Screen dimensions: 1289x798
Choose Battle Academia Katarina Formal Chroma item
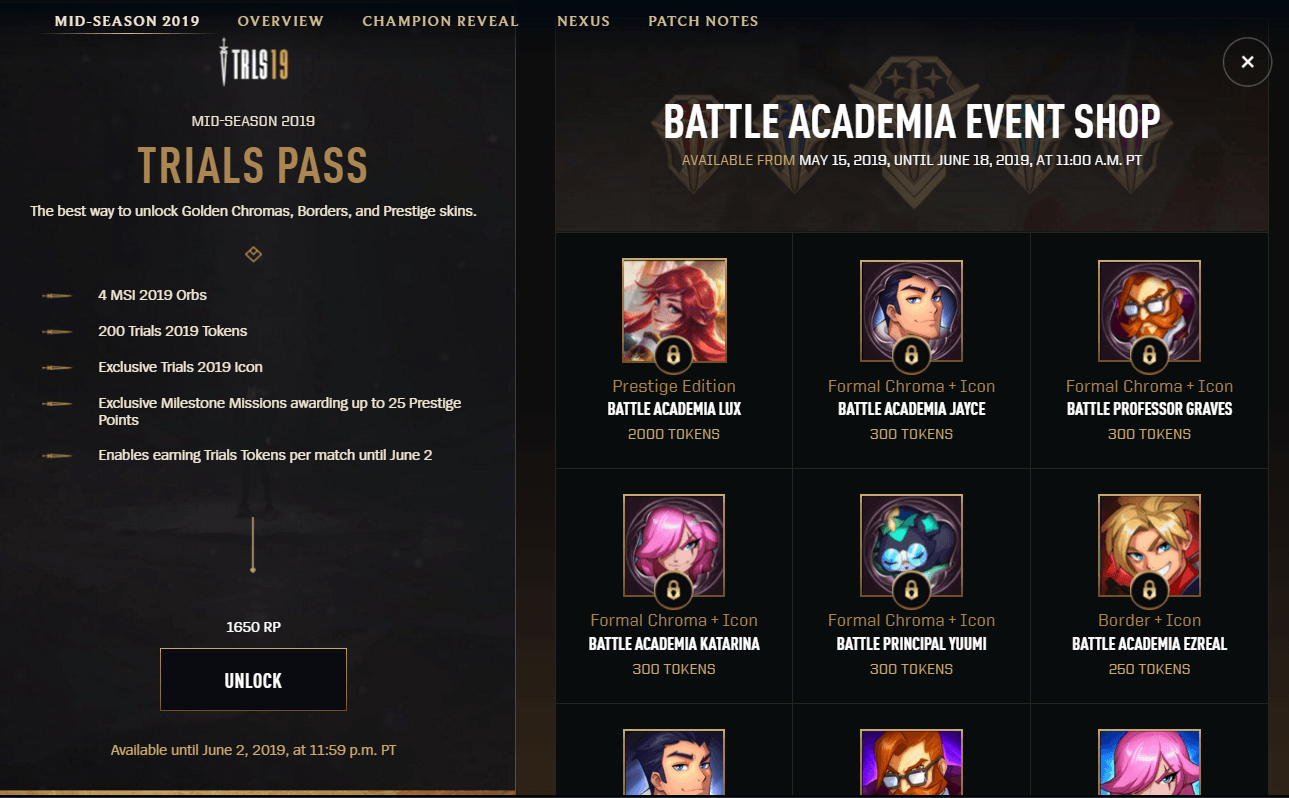coord(674,544)
